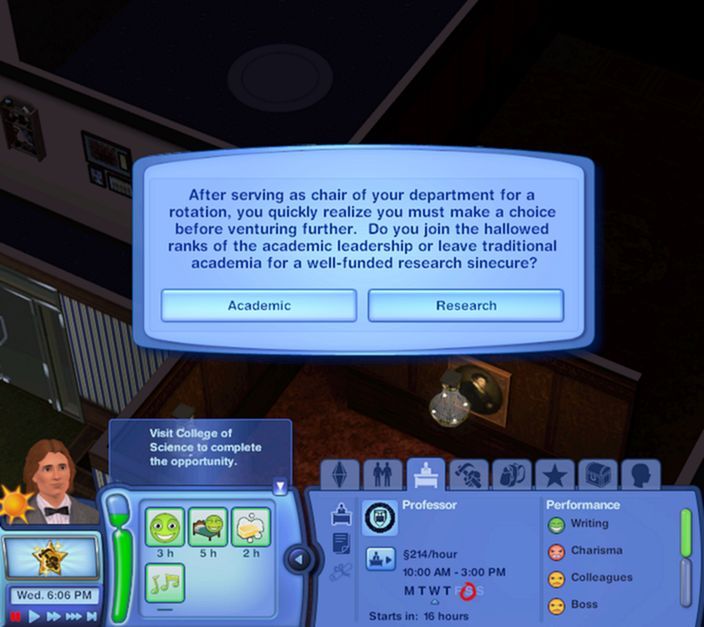Collapse the panel with the round arrow

click(x=299, y=559)
